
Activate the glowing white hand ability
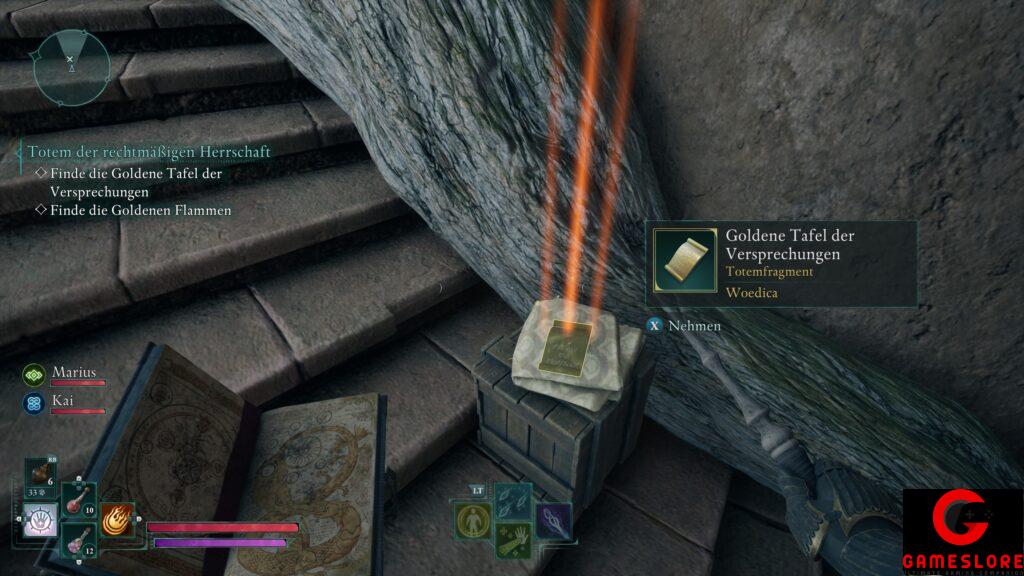point(41,520)
